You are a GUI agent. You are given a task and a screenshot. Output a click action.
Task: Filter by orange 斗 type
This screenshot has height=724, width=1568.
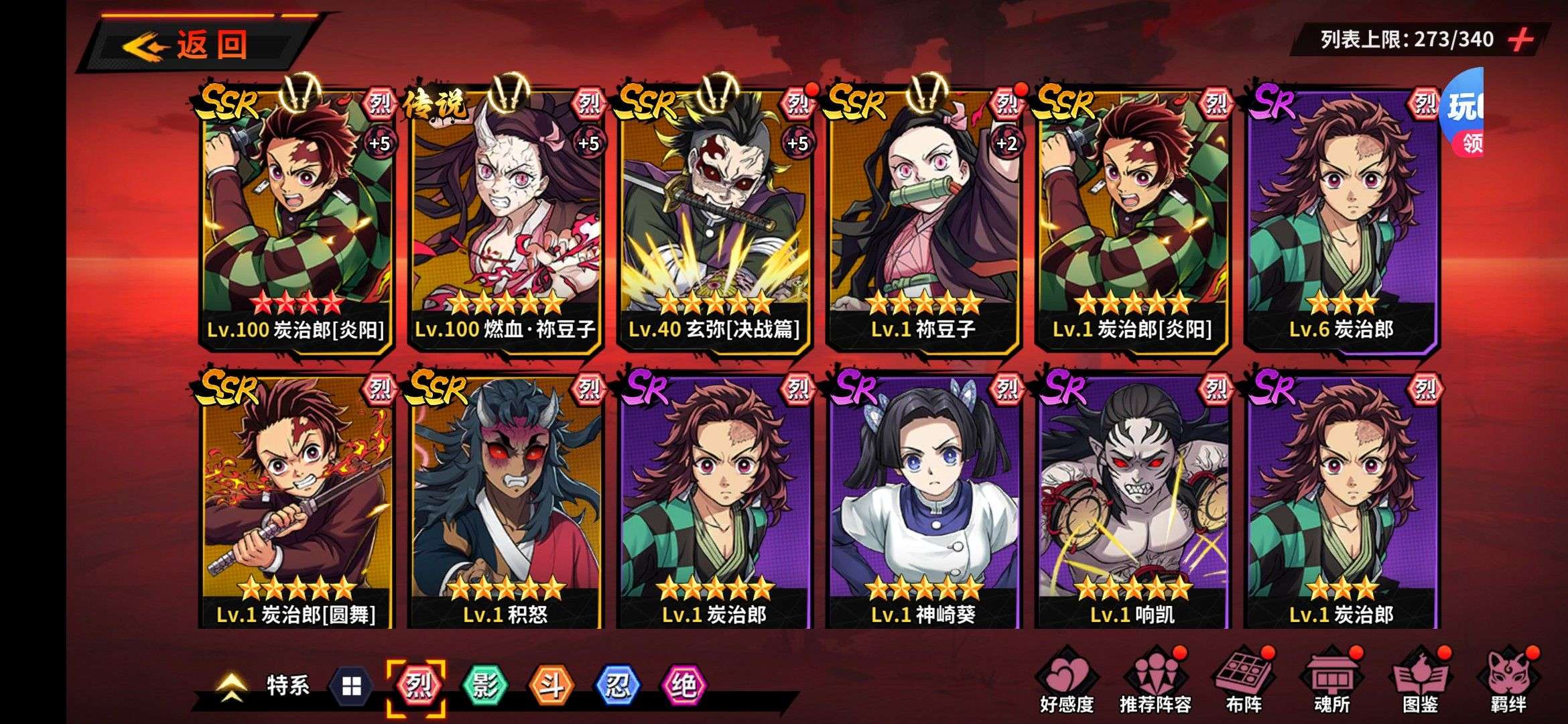click(x=551, y=685)
